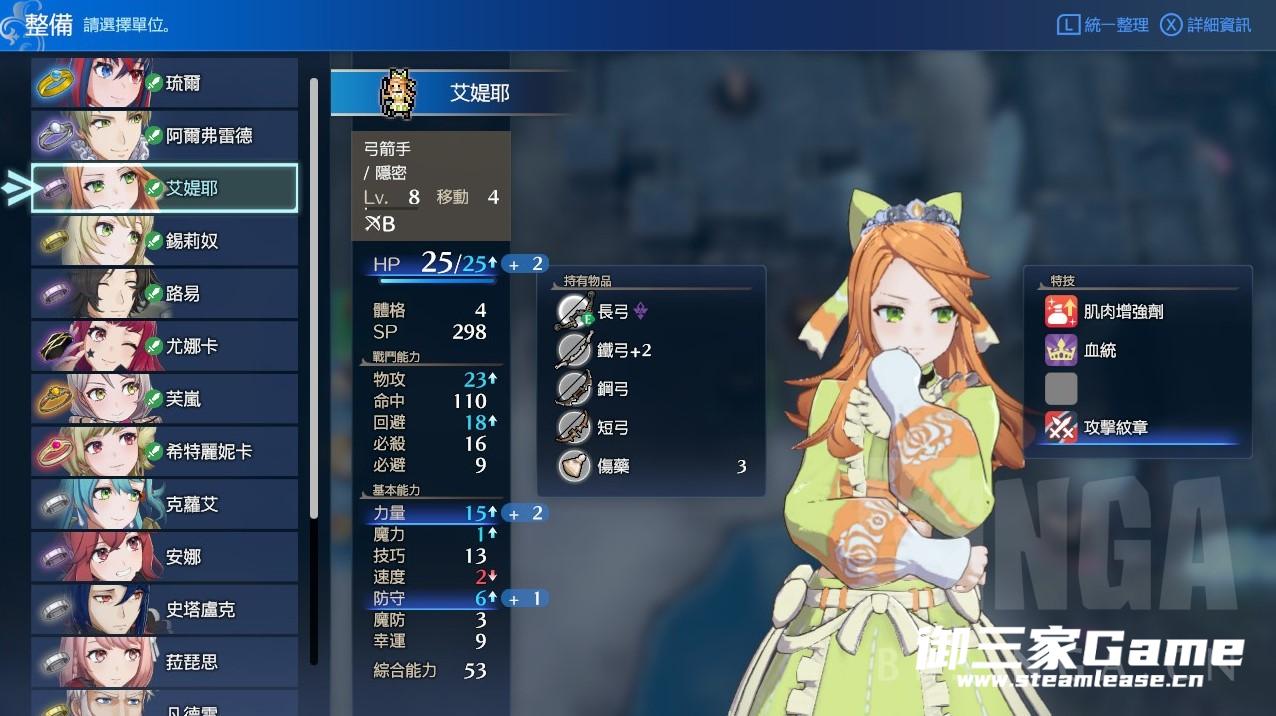Select the highlighted unit 艾媞耶

tap(165, 188)
